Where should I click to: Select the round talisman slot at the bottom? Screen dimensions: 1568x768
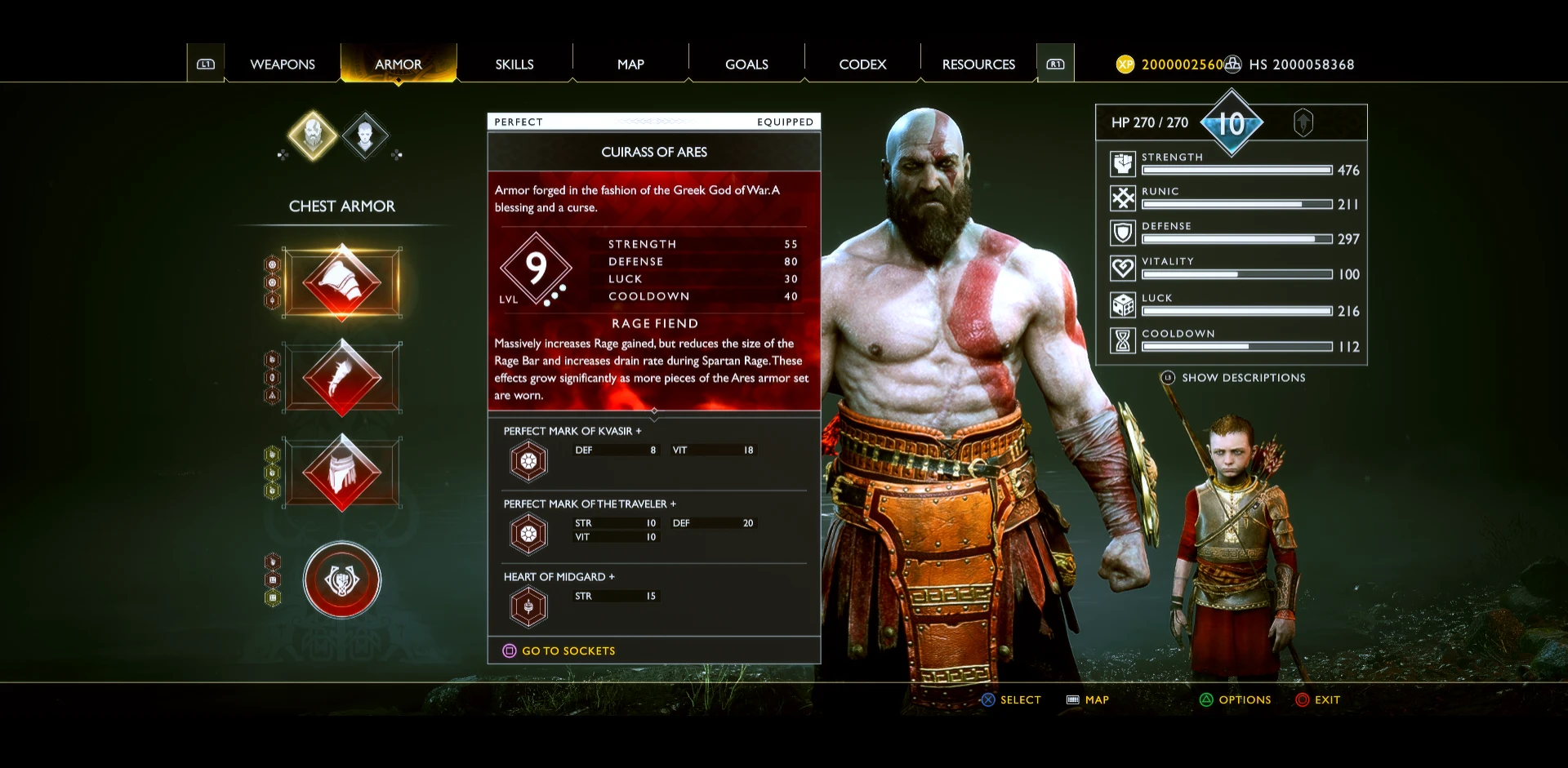pos(341,579)
